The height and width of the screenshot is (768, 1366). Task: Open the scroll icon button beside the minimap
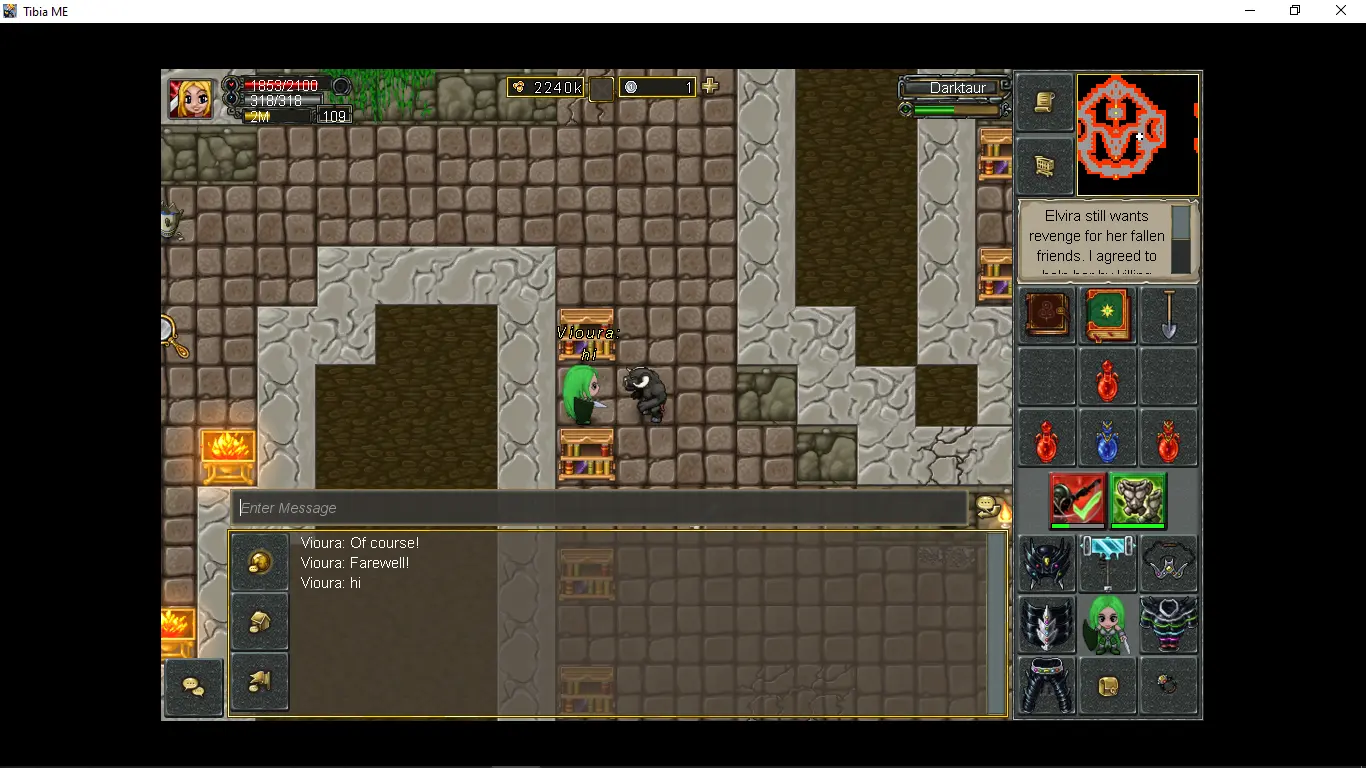pyautogui.click(x=1045, y=103)
